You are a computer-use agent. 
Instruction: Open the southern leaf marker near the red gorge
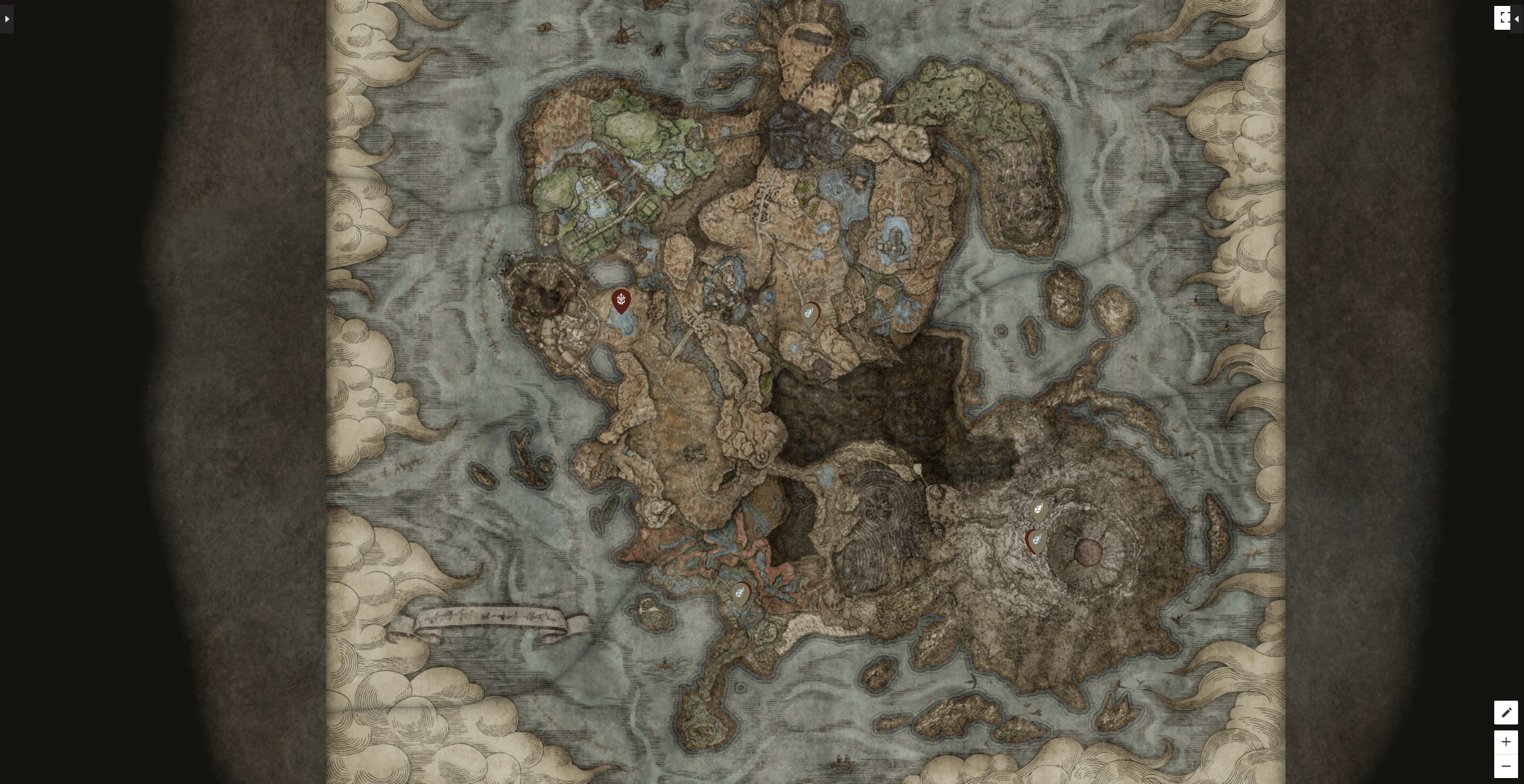coord(741,592)
